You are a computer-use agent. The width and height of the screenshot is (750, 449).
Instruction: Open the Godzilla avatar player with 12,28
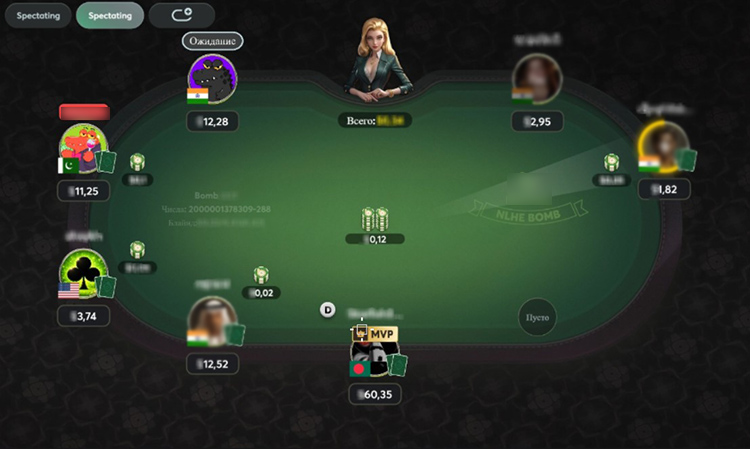pyautogui.click(x=211, y=79)
